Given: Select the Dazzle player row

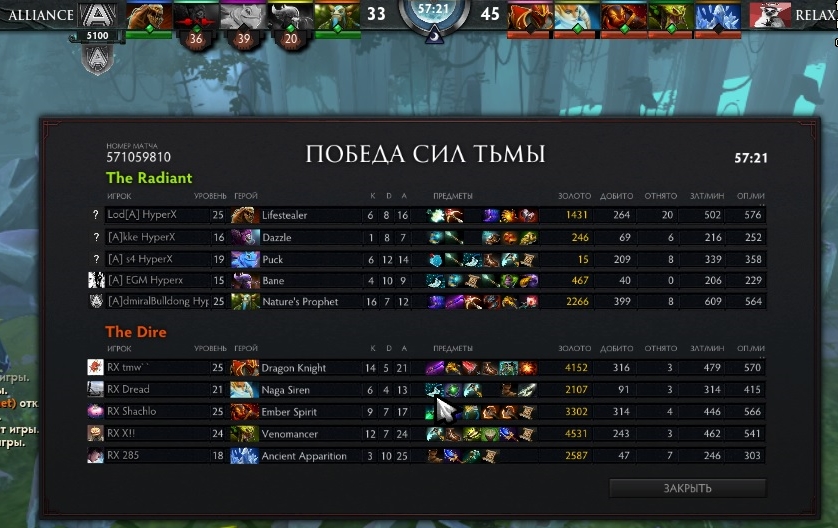Looking at the screenshot, I should 300,237.
